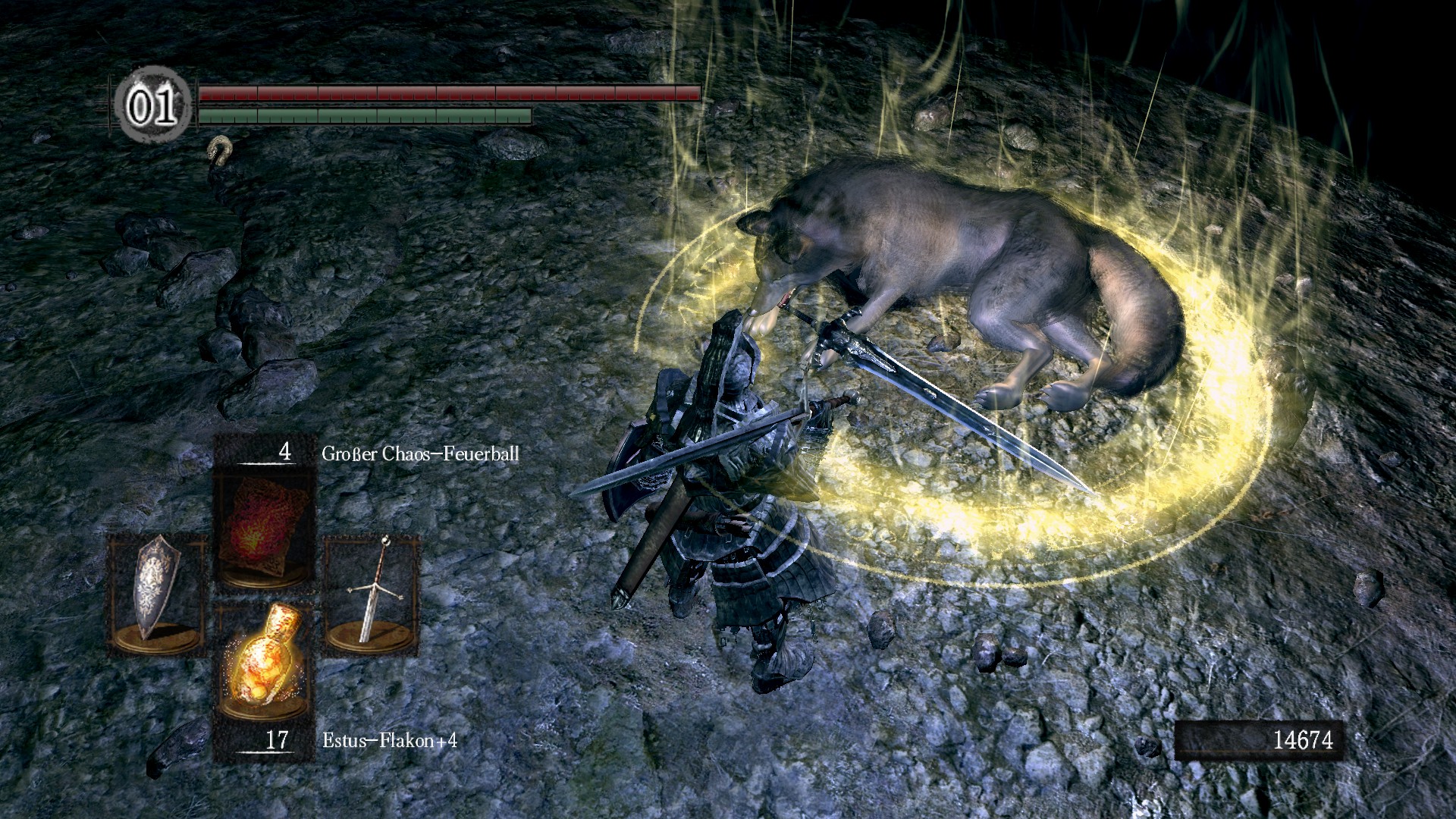The image size is (1456, 819).
Task: Select the left-hand shield slot
Action: point(156,595)
